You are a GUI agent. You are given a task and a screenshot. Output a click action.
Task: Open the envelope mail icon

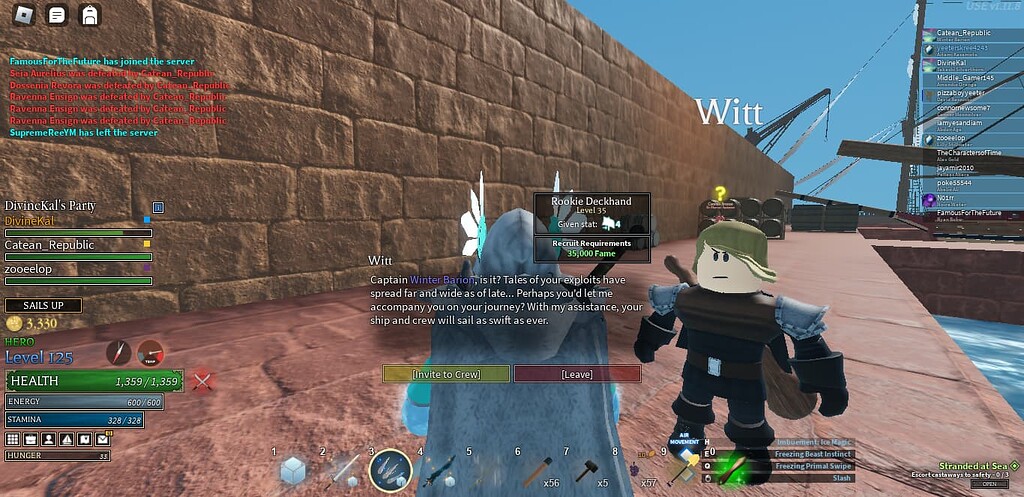[101, 439]
